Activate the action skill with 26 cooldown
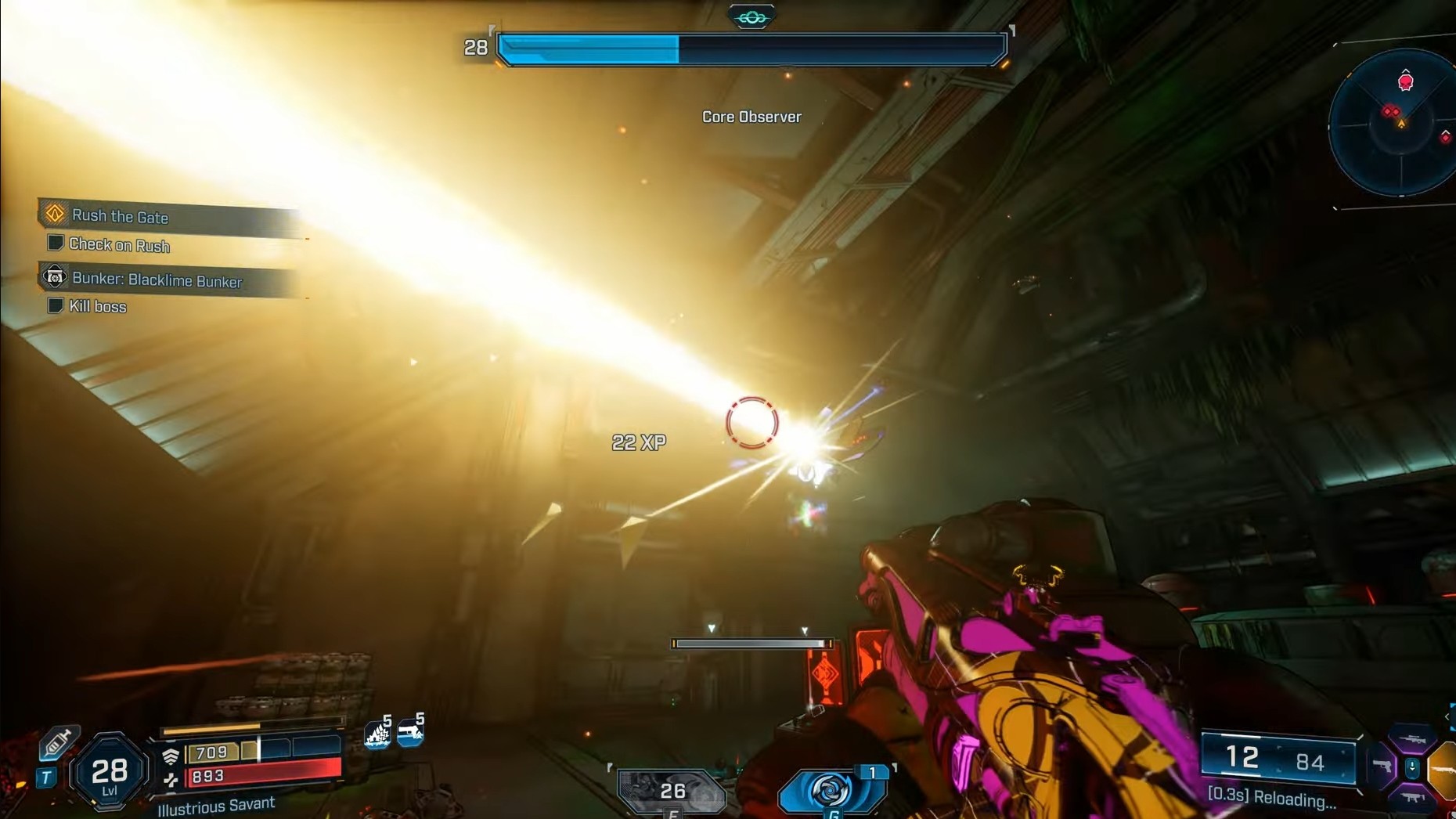1456x819 pixels. pos(672,791)
